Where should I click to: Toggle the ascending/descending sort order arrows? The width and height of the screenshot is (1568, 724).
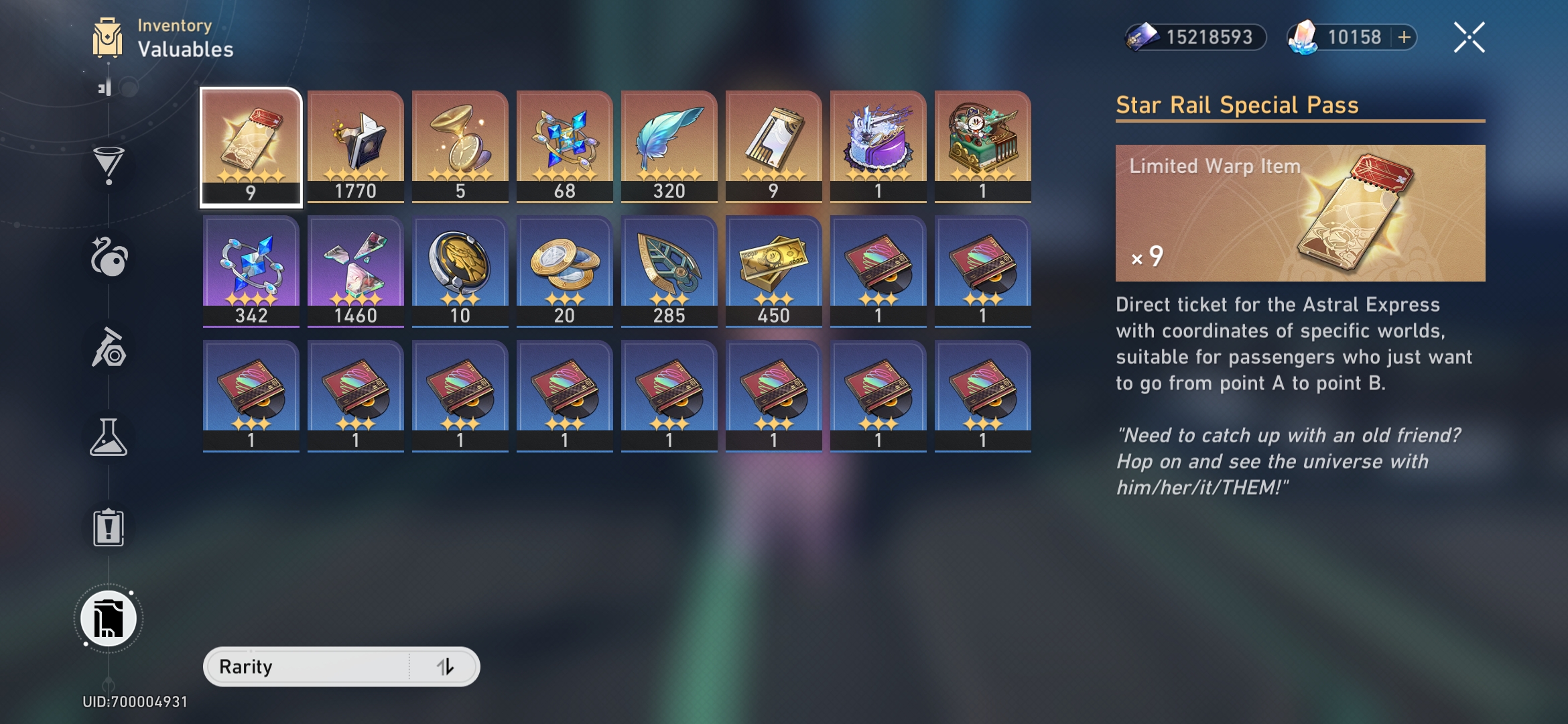click(448, 666)
